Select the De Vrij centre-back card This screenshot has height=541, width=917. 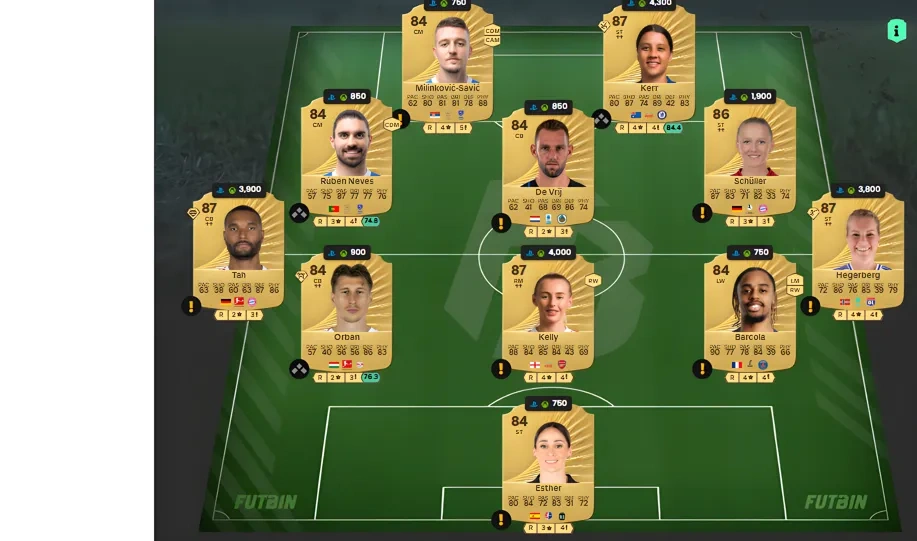548,160
